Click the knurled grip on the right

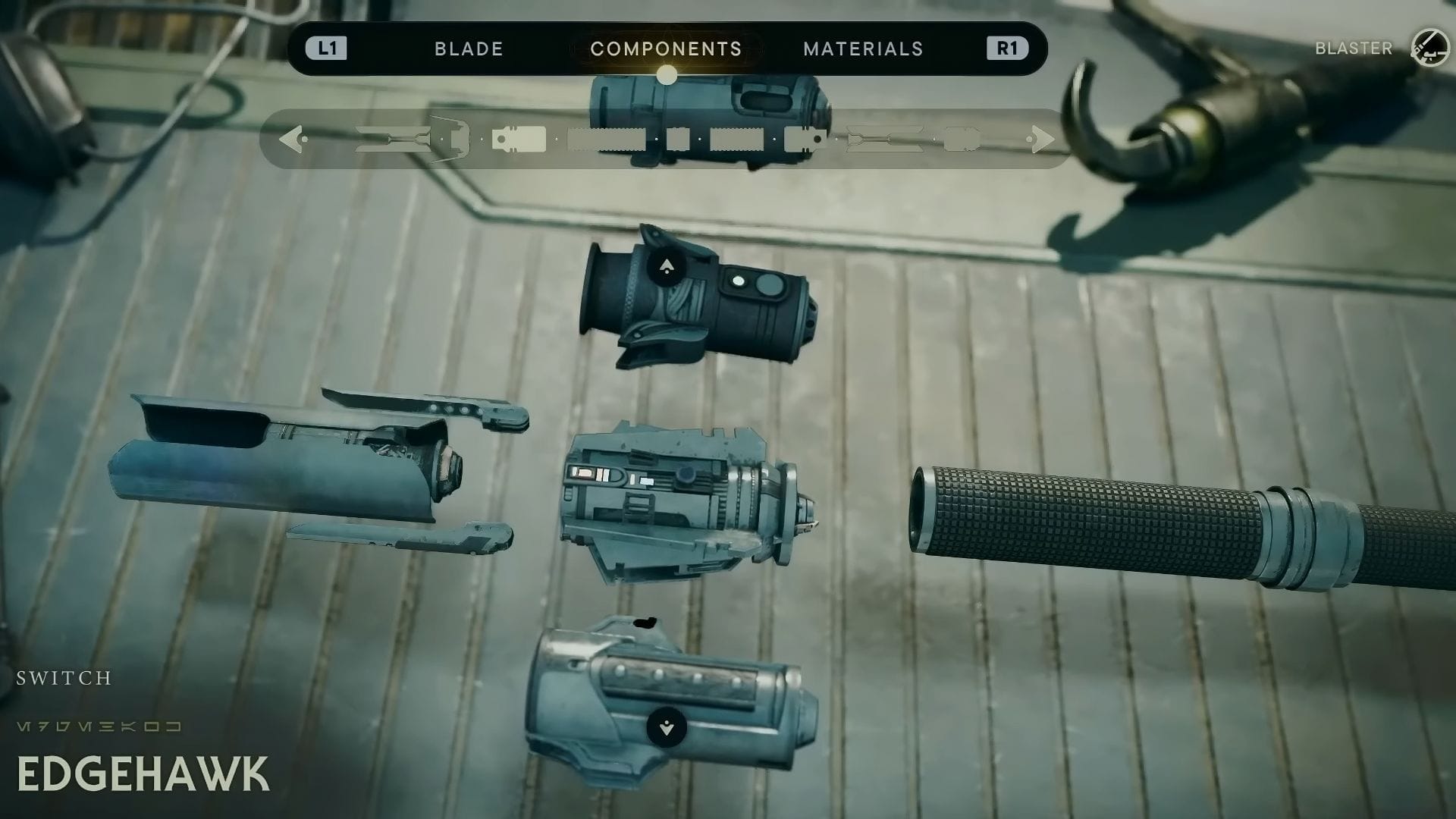pyautogui.click(x=1100, y=523)
